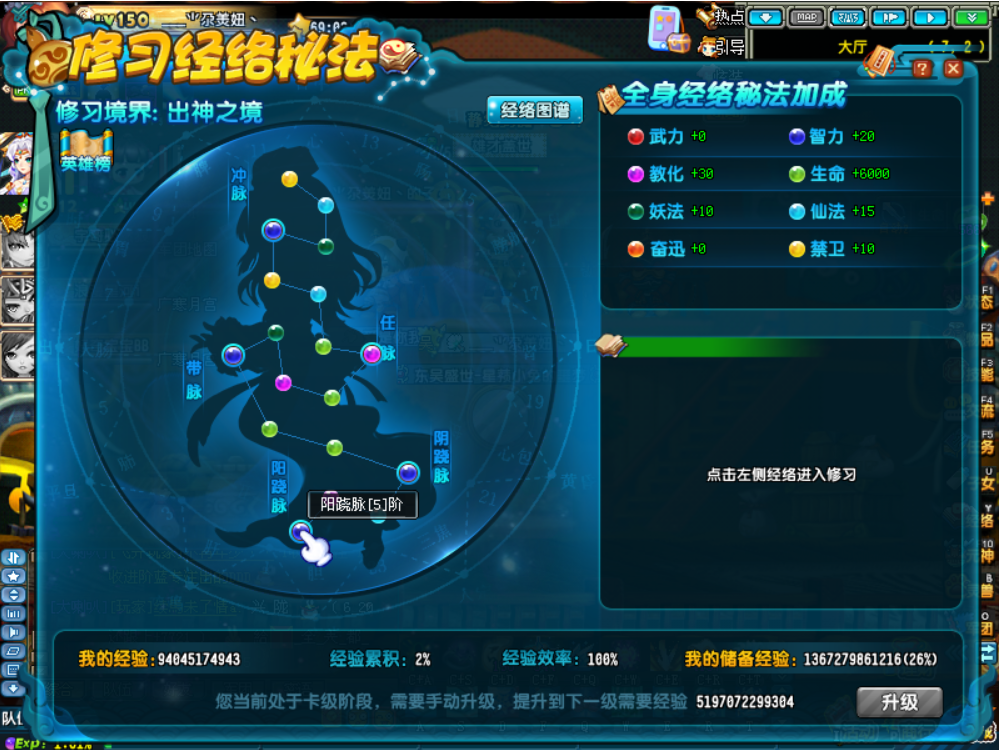Select the 任脉 meridian node
The height and width of the screenshot is (750, 999).
[x=371, y=353]
